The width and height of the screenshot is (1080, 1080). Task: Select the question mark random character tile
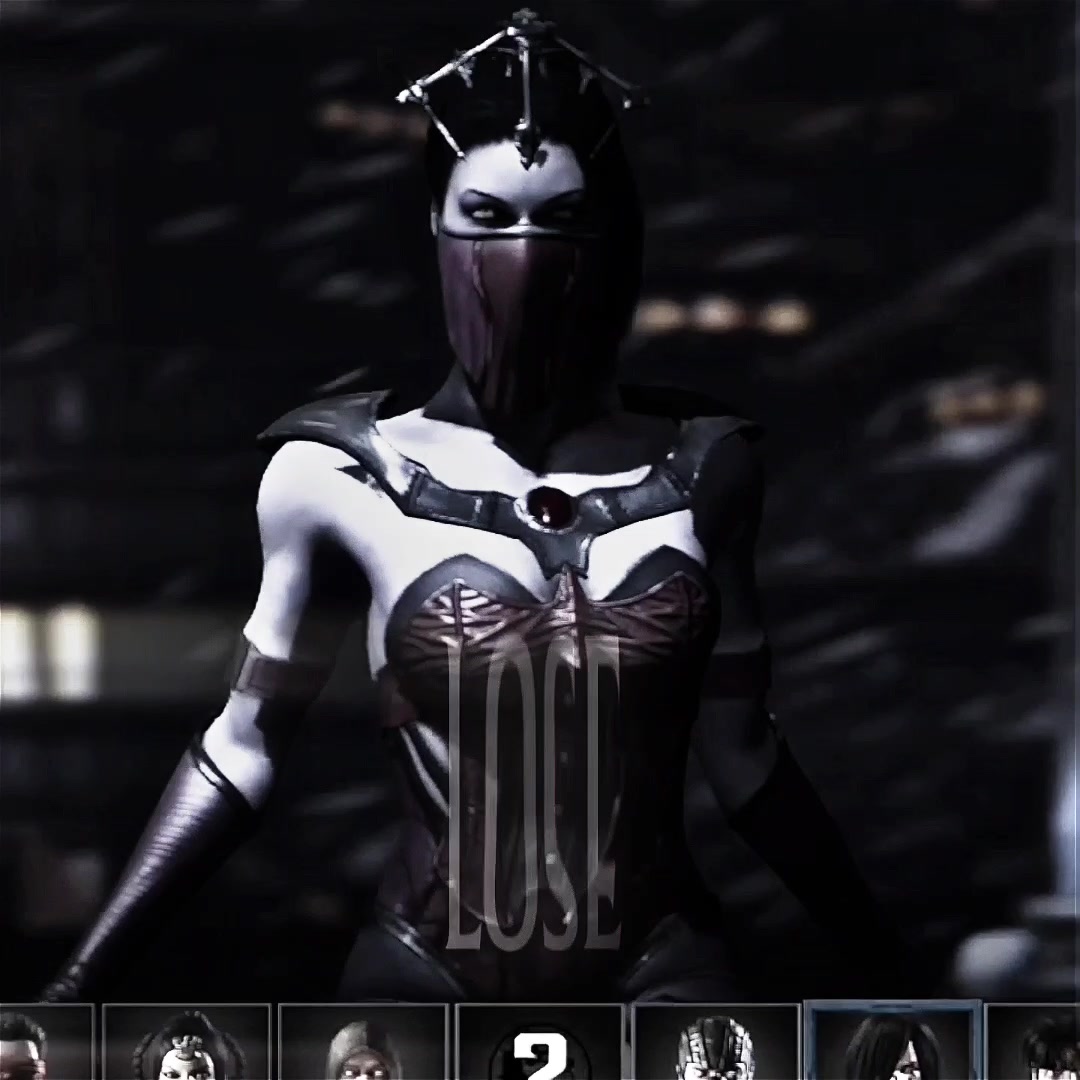point(540,1045)
